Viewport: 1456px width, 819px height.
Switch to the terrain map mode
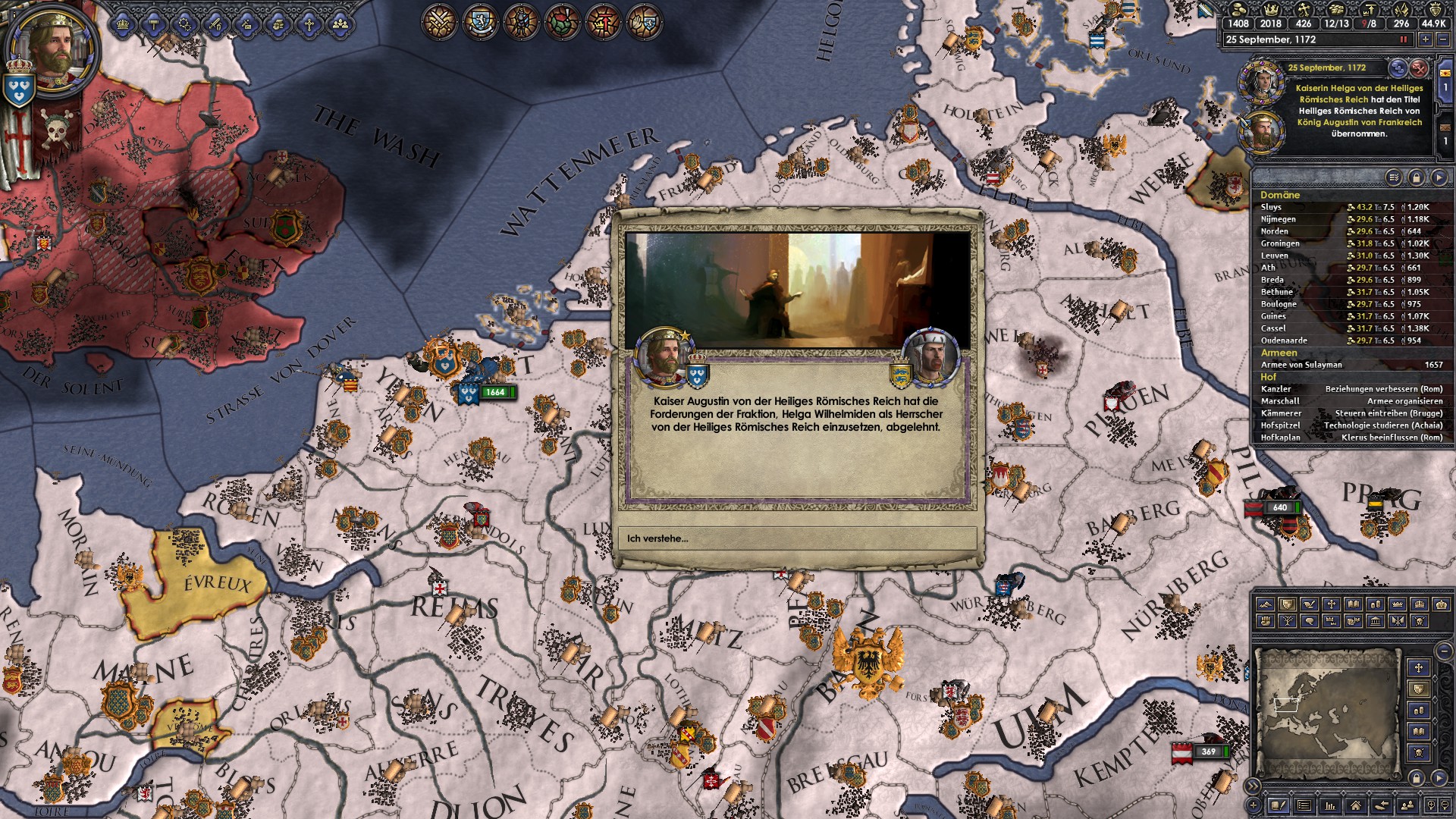1264,604
